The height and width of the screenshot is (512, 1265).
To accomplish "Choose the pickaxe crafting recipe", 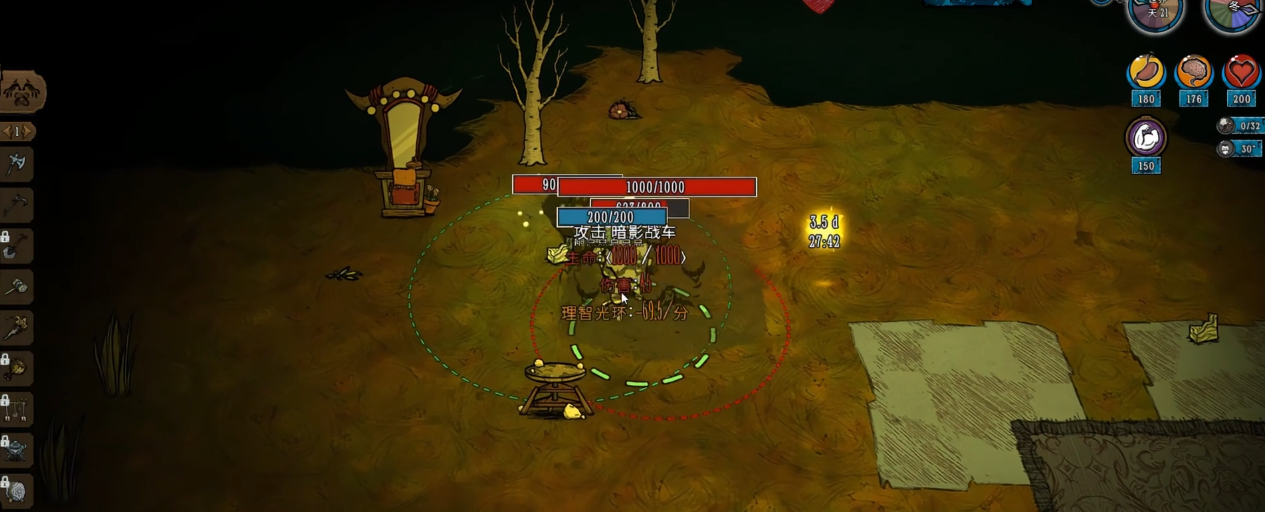I will click(17, 205).
